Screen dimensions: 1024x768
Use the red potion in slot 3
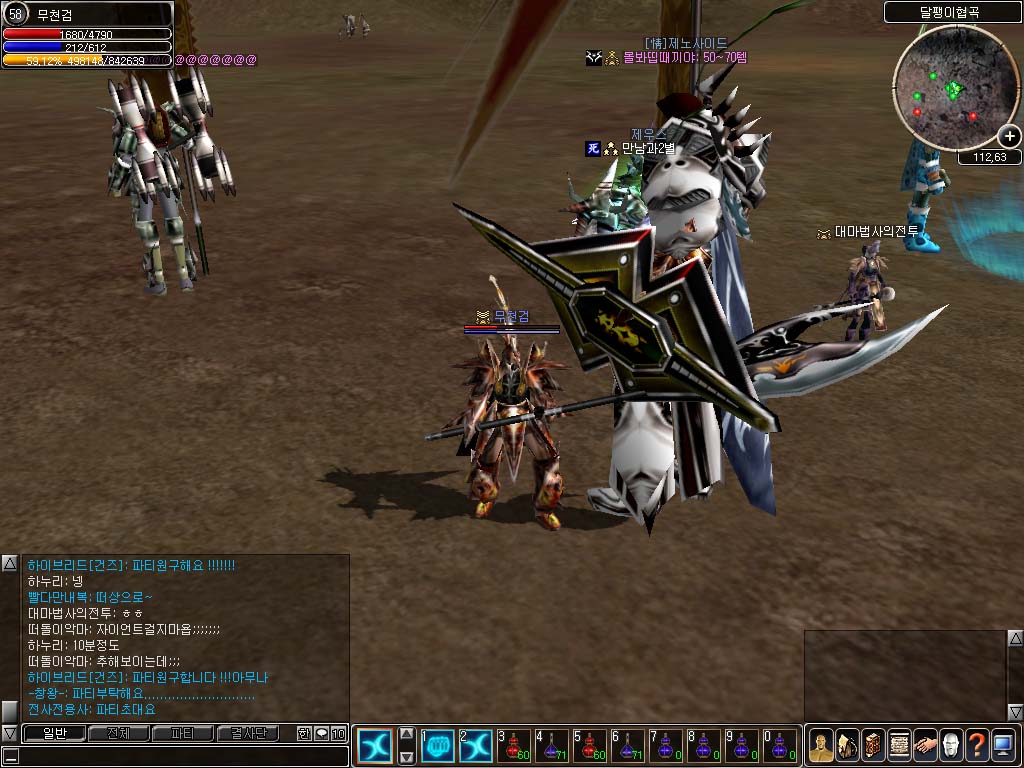(x=513, y=745)
